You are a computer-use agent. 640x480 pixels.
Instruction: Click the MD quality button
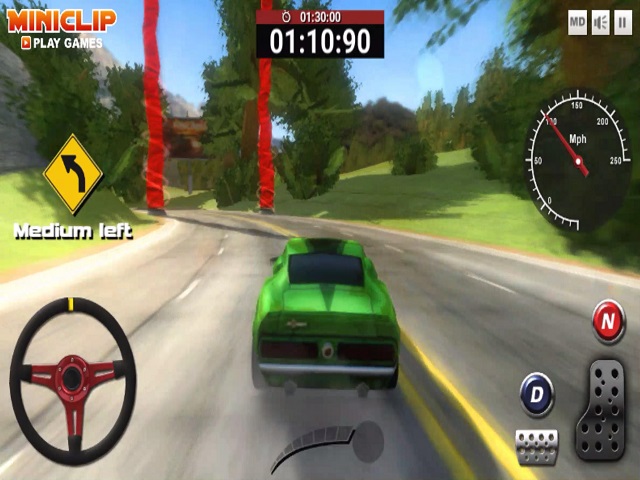[x=577, y=22]
